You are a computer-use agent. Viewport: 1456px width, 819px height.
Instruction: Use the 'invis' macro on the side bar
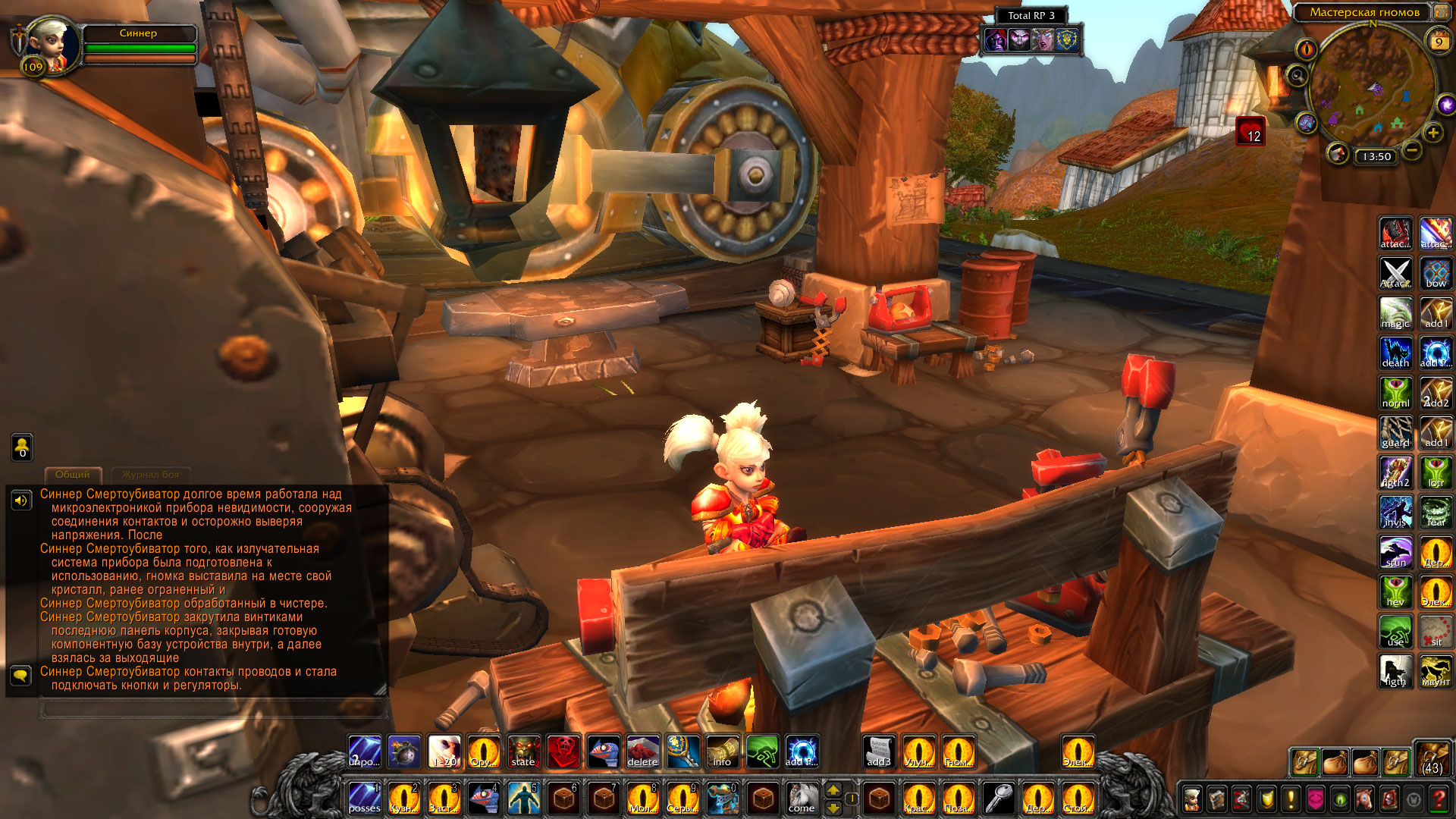coord(1395,513)
